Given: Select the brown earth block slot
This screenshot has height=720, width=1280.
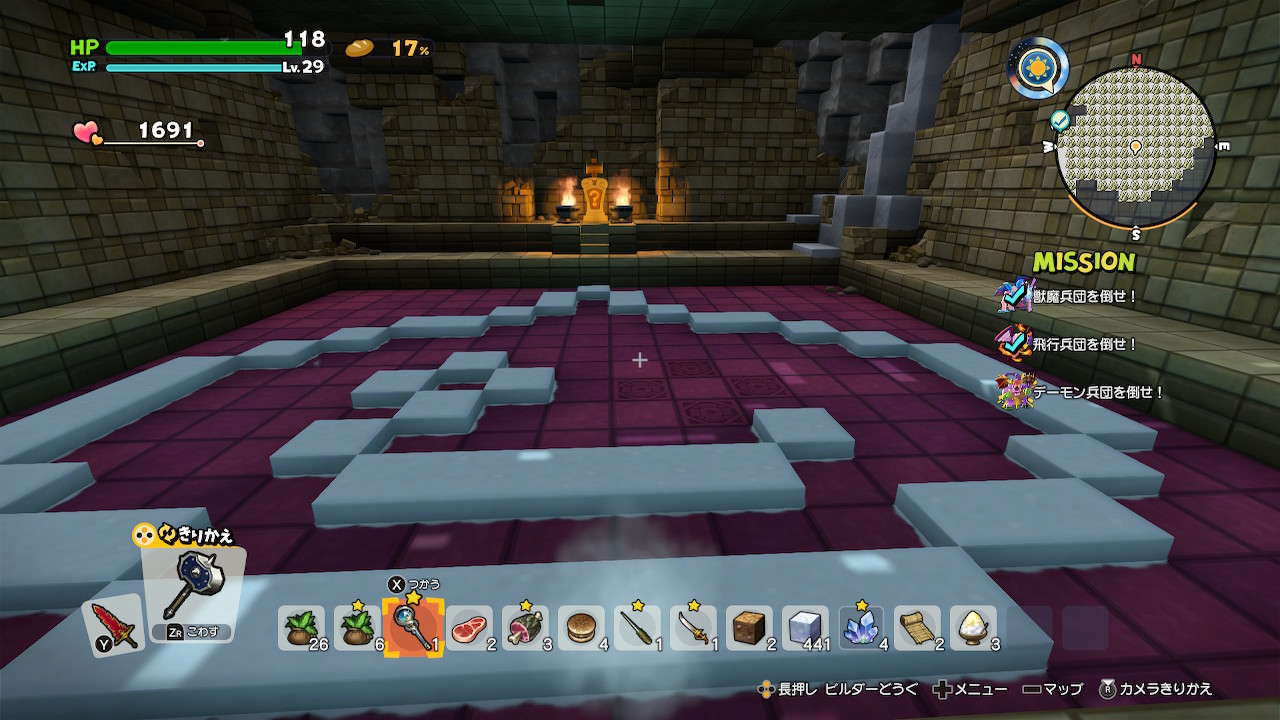Looking at the screenshot, I should [x=749, y=629].
